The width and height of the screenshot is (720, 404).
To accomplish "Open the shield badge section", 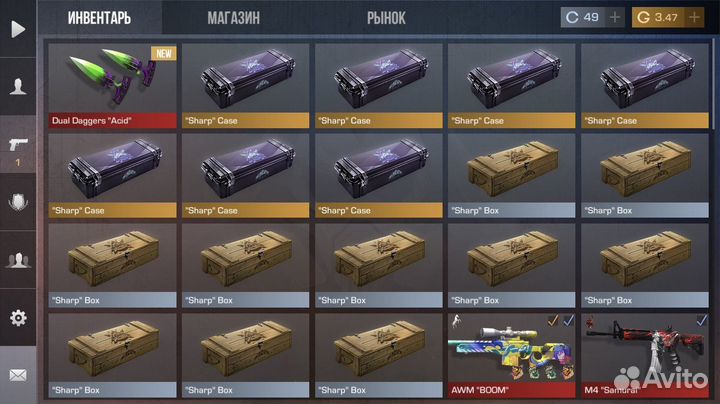I will coord(18,202).
